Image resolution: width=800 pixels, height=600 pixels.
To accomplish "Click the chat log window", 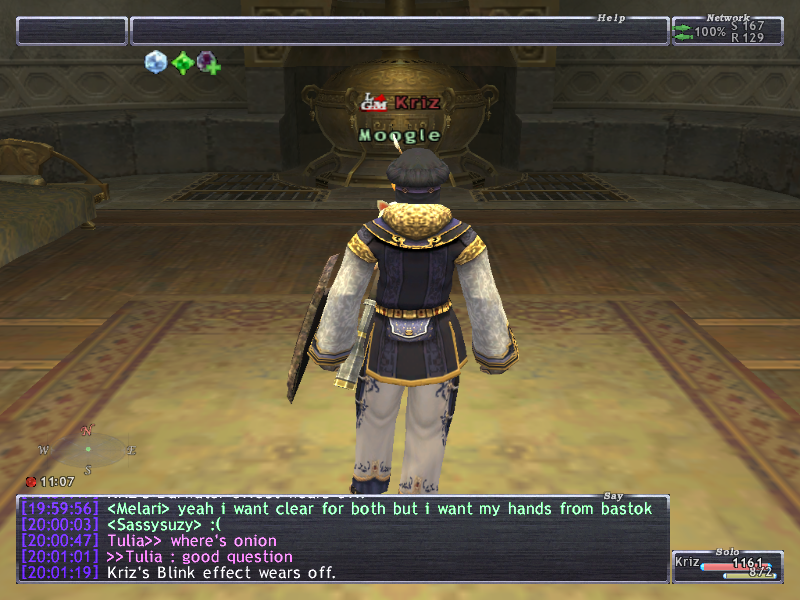I will pos(342,538).
